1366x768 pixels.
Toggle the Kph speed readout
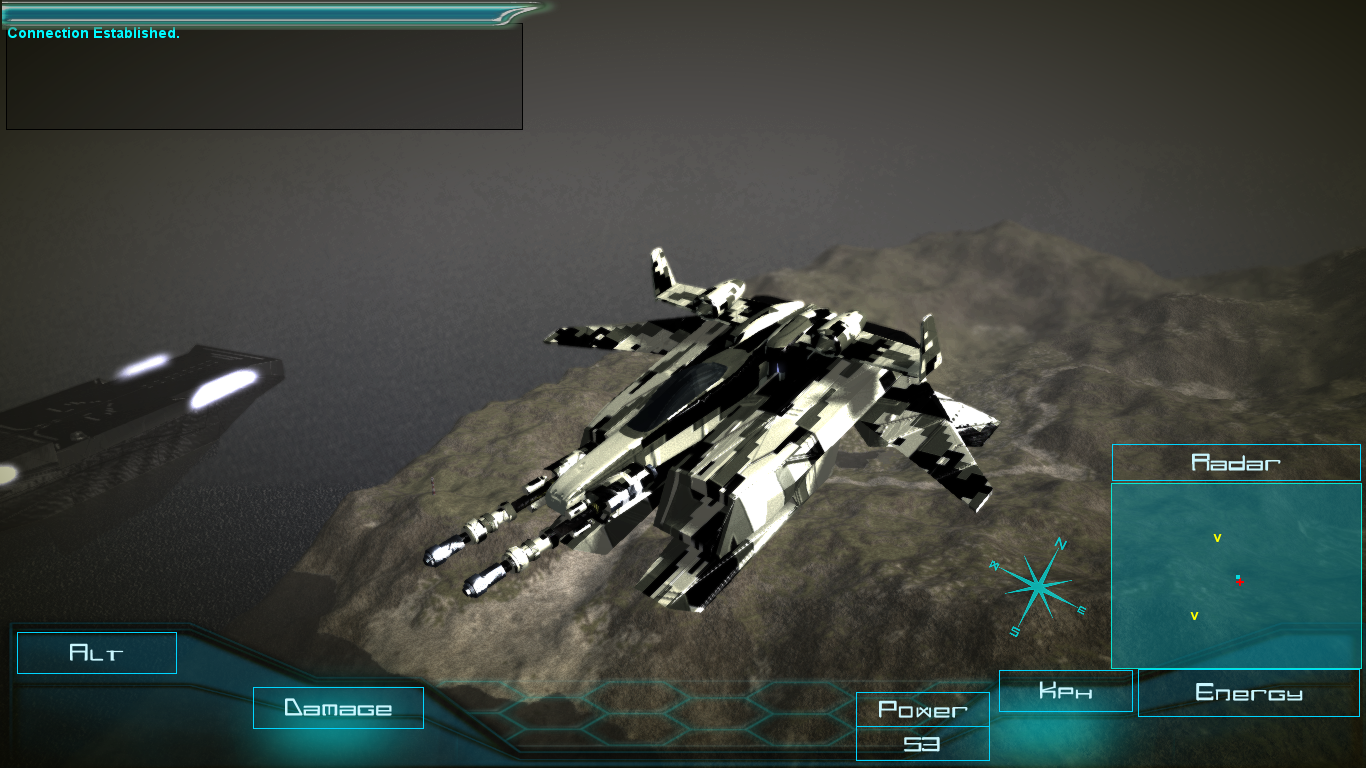pyautogui.click(x=1065, y=690)
